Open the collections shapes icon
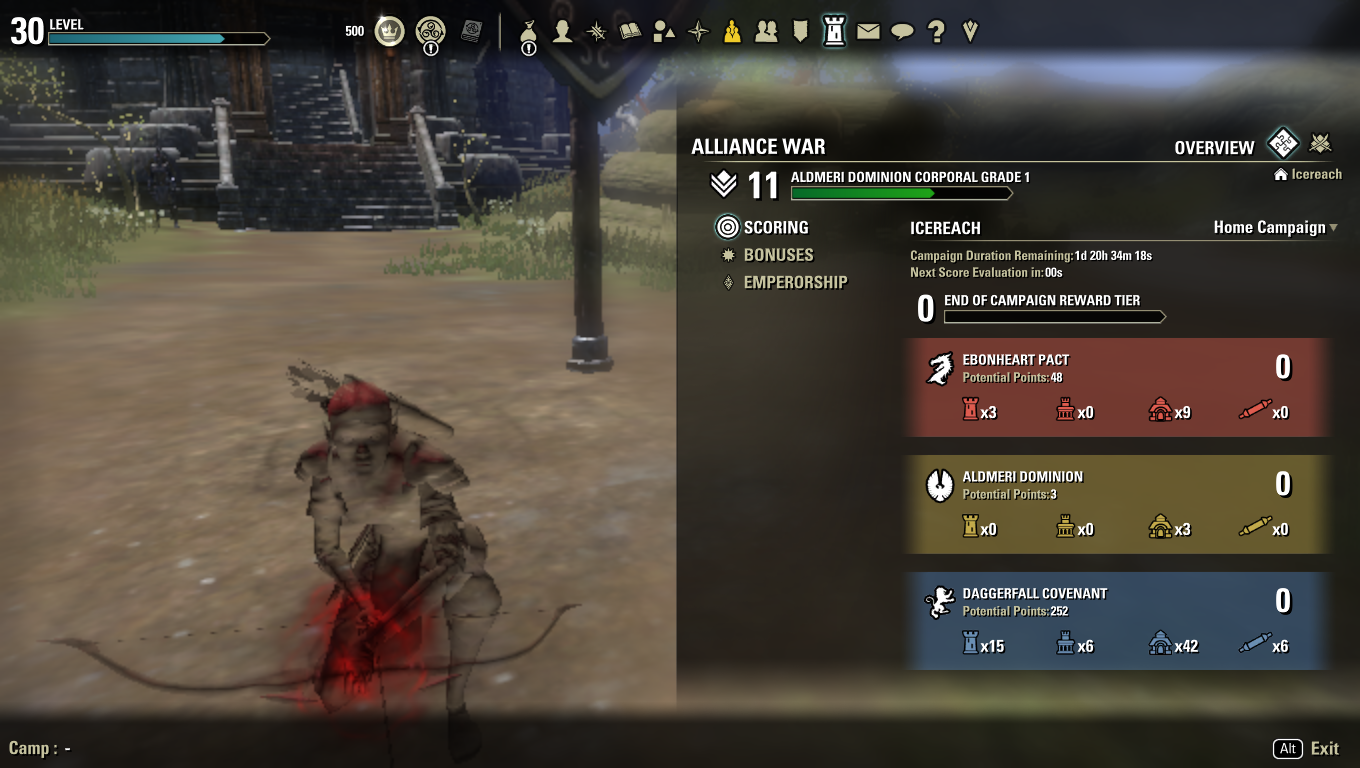 [664, 32]
